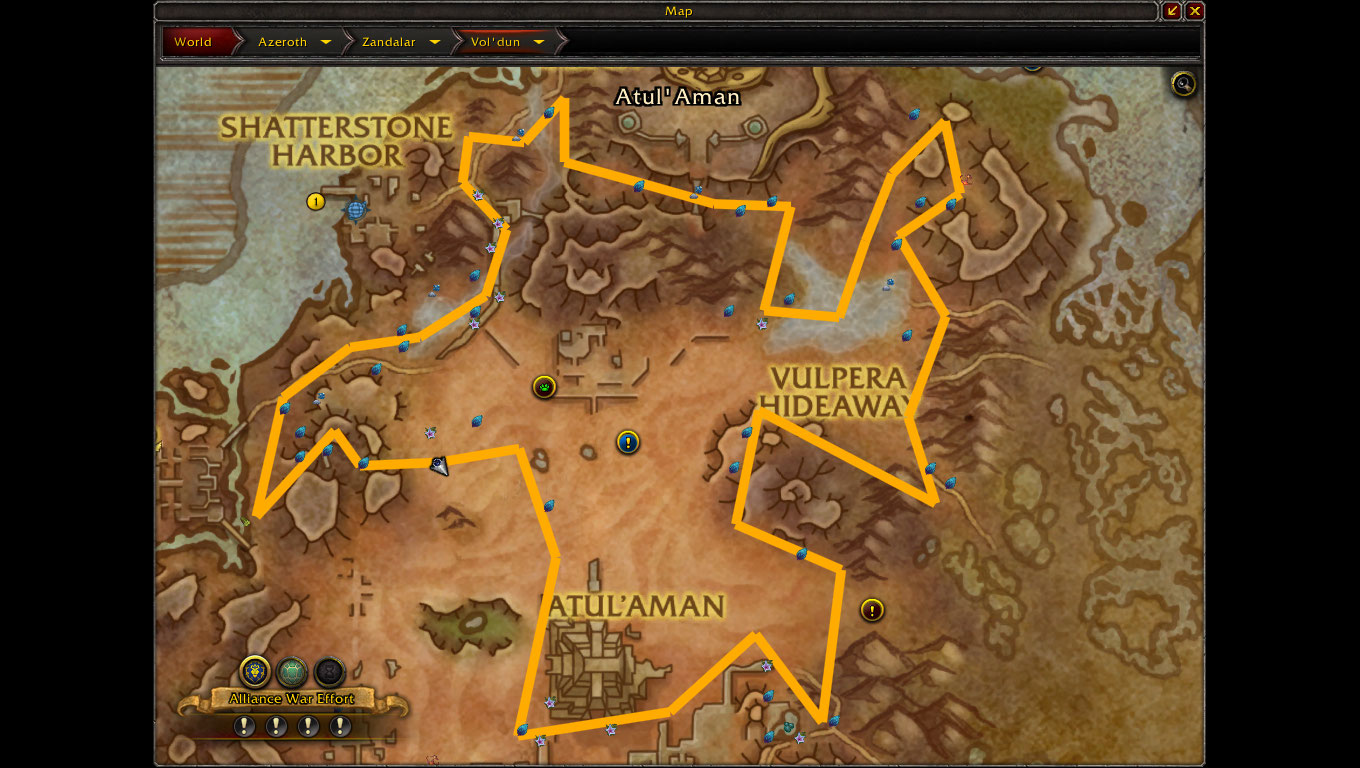Select the Zandalar breadcrumb label
Image resolution: width=1360 pixels, height=768 pixels.
[388, 42]
